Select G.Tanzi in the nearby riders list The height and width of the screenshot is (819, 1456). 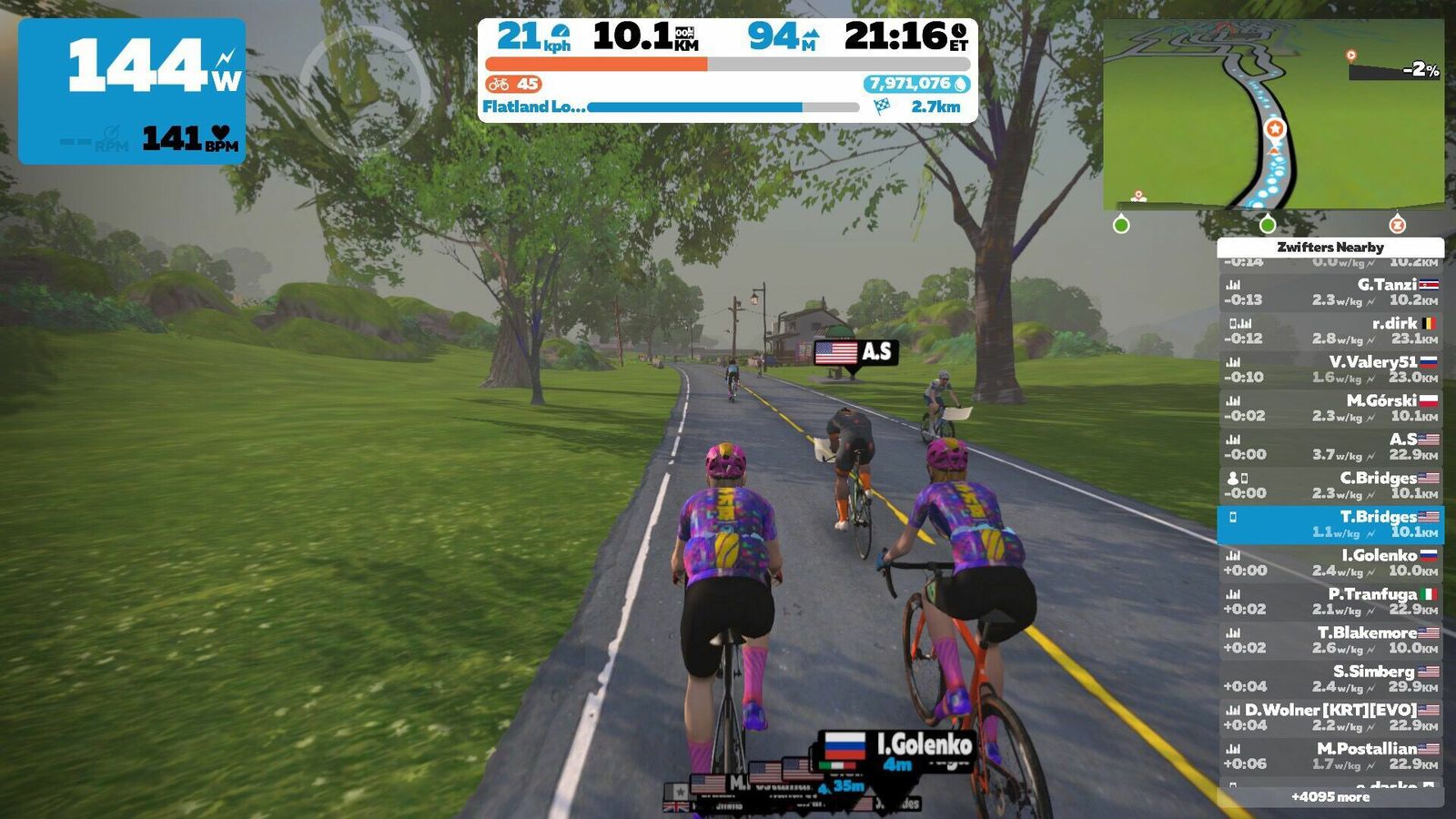[x=1330, y=292]
